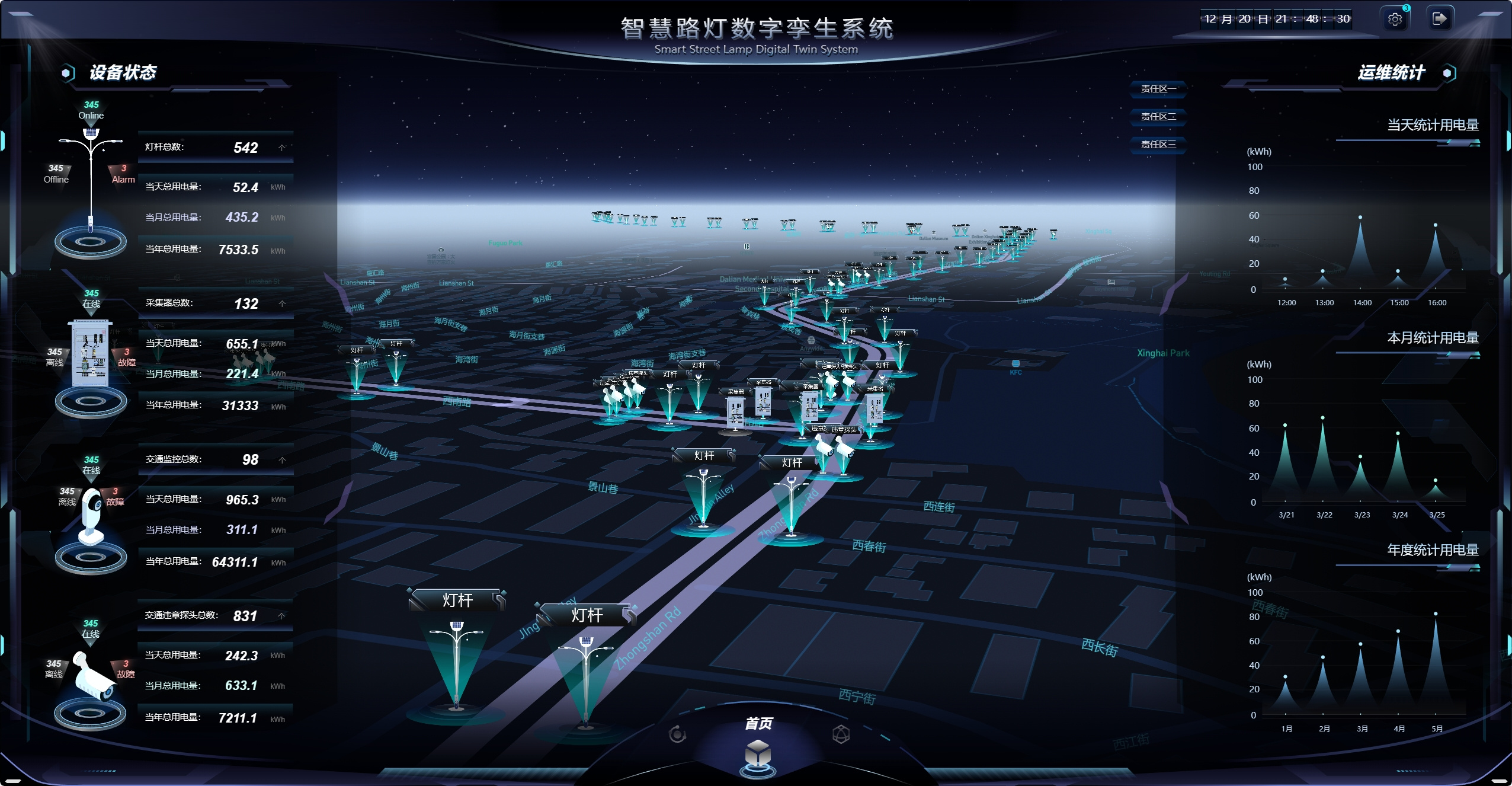Open the settings gear with notification badge
This screenshot has height=786, width=1512.
click(x=1395, y=18)
